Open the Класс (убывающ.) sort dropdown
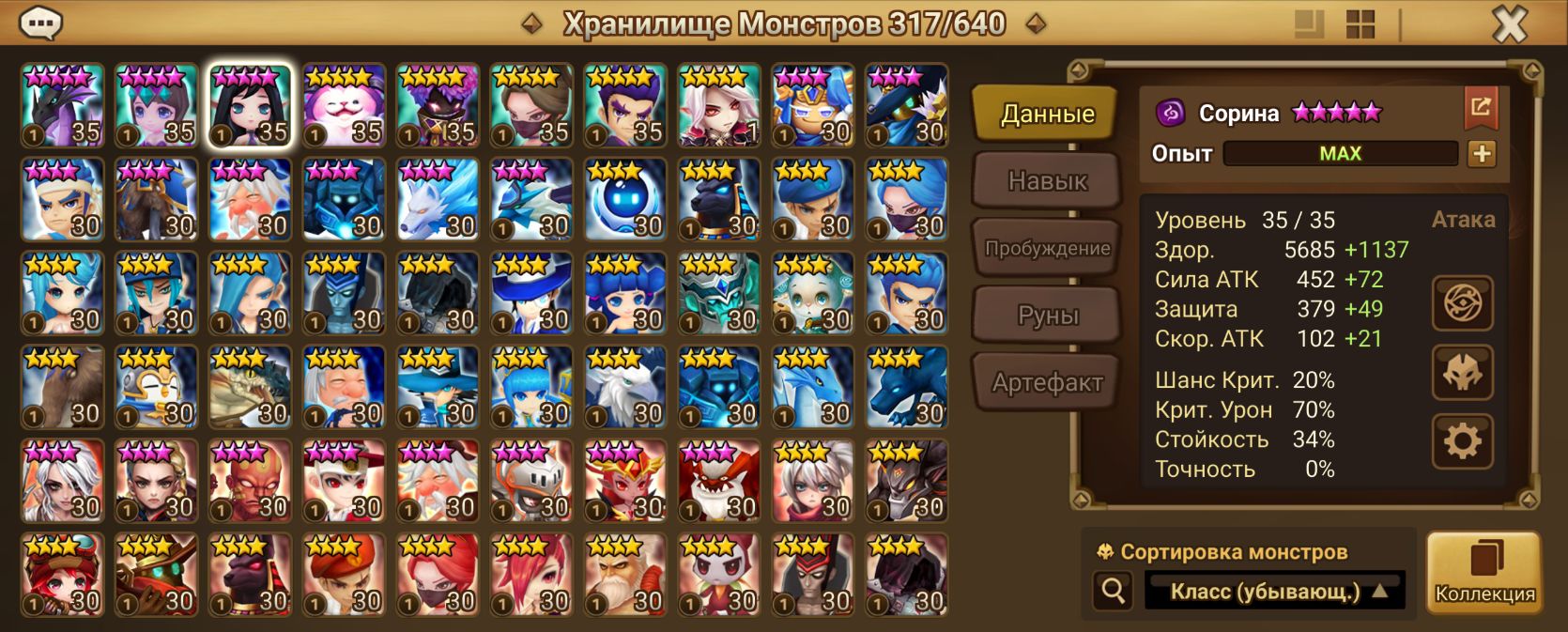1568x632 pixels. click(1274, 592)
